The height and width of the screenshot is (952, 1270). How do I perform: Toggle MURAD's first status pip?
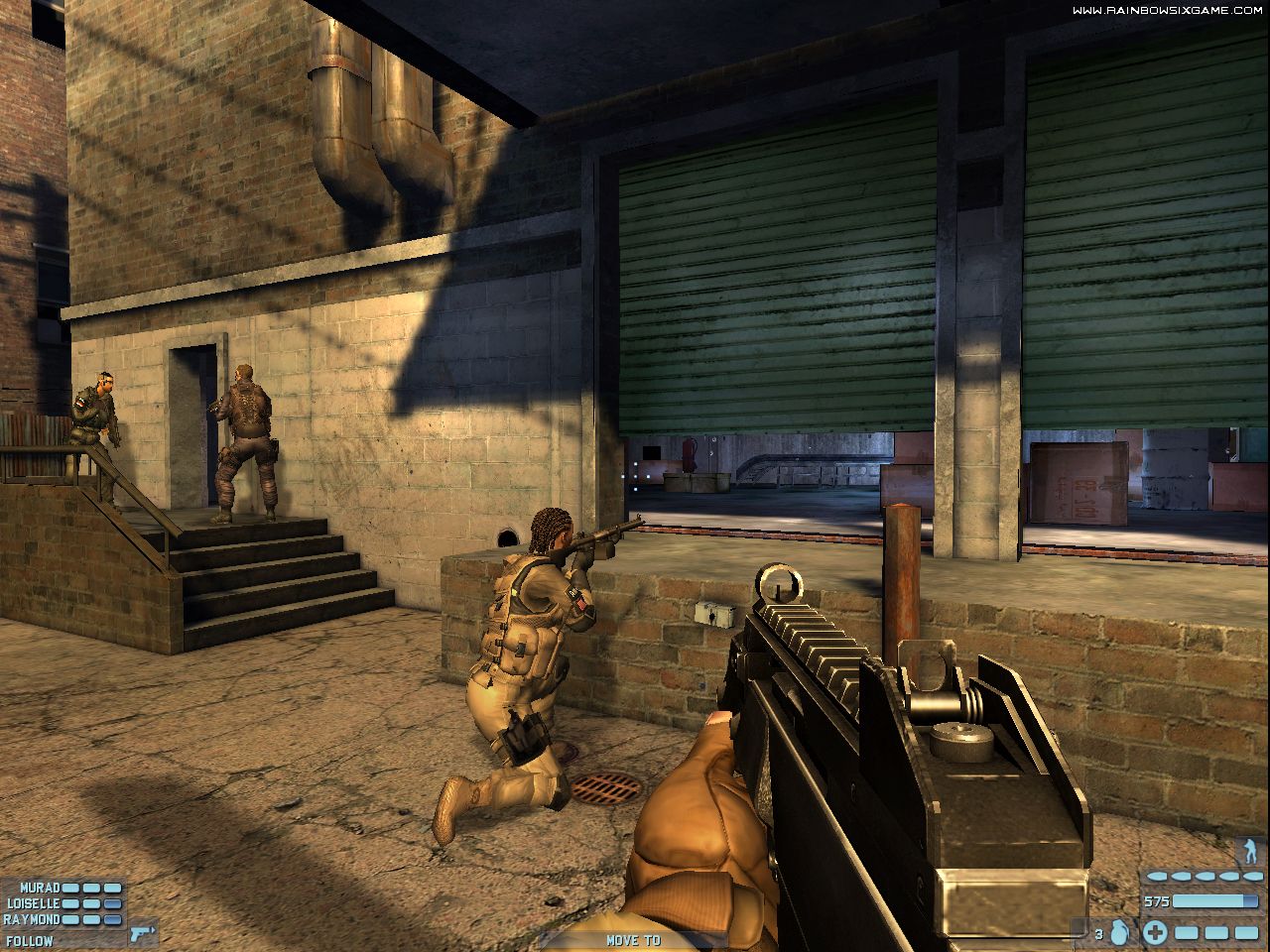coord(70,888)
